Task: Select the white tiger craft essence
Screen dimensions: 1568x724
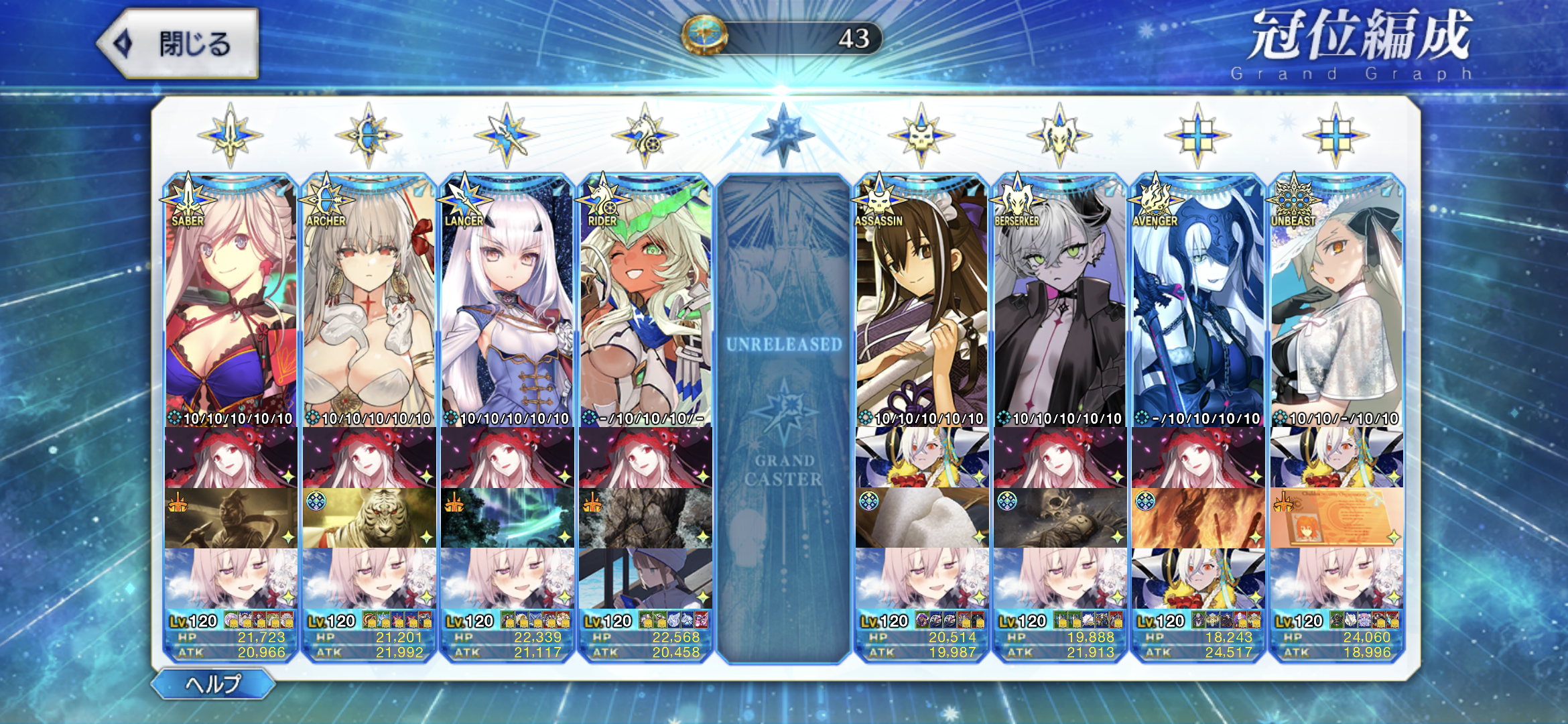Action: 369,518
